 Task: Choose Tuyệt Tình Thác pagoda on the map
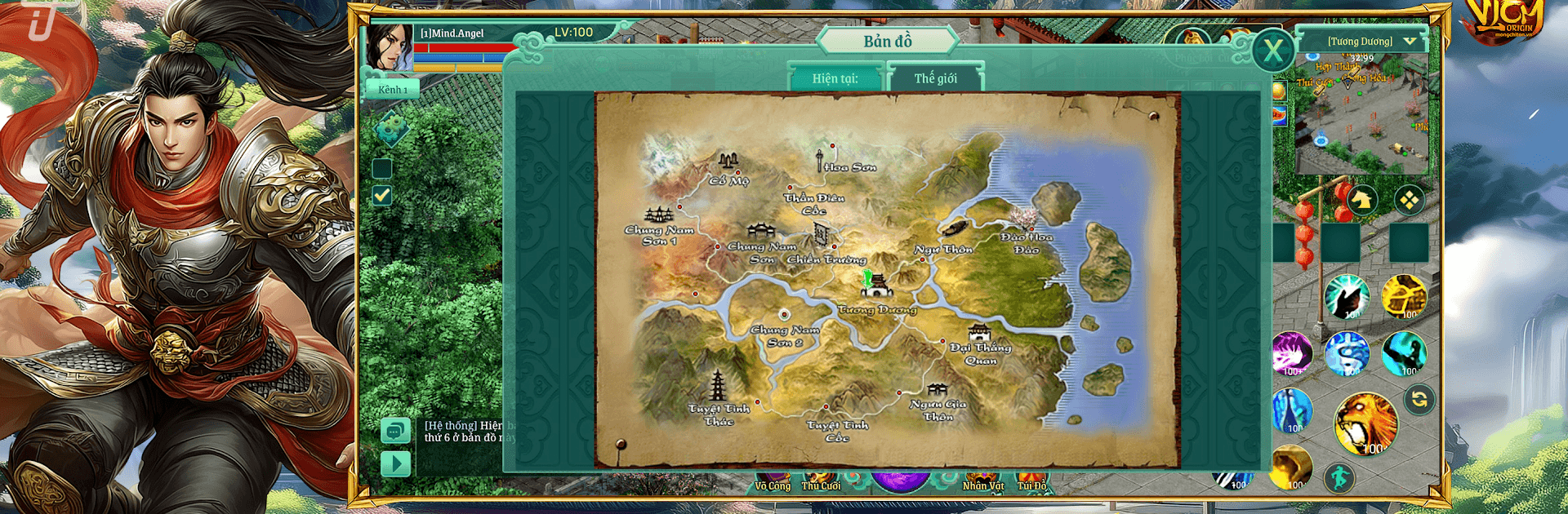click(x=718, y=385)
